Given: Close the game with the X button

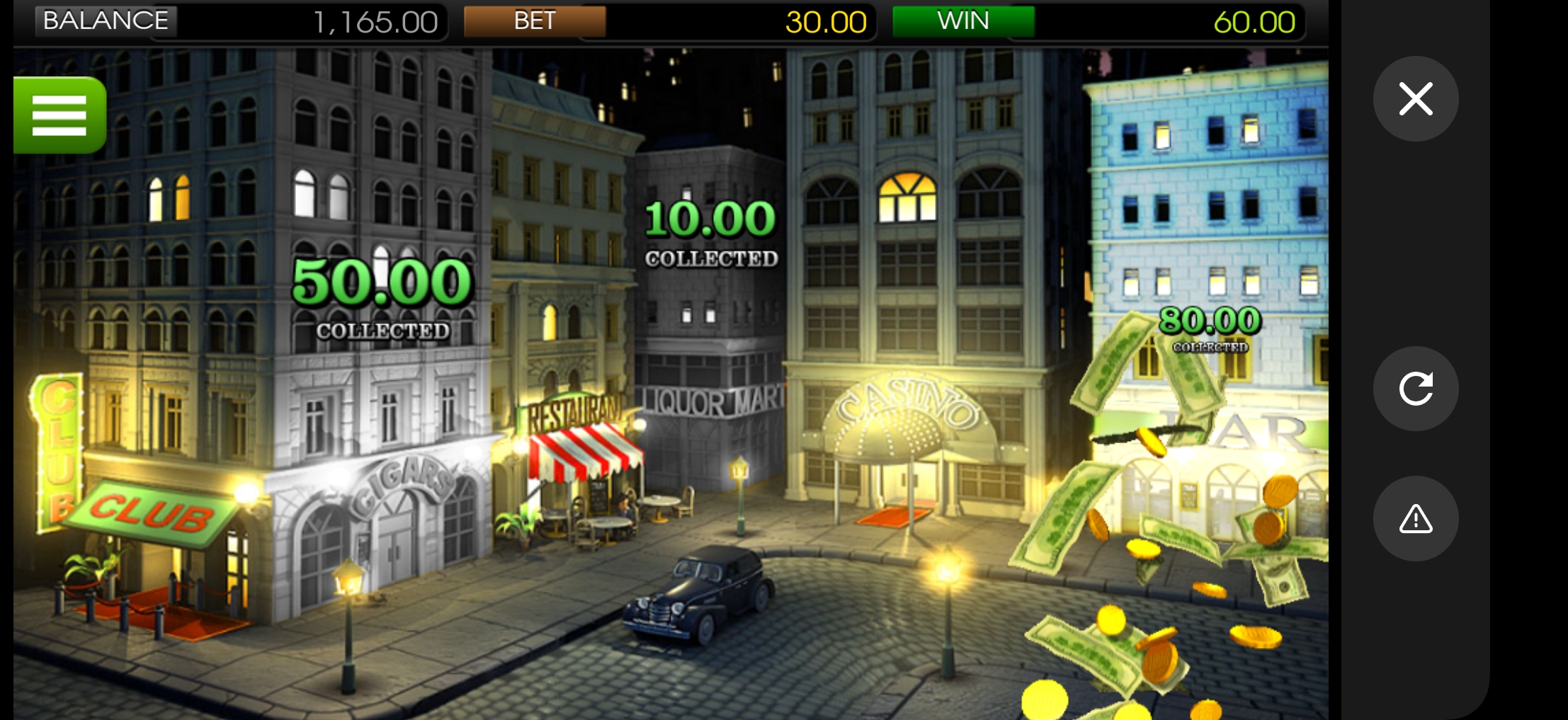Looking at the screenshot, I should point(1415,99).
